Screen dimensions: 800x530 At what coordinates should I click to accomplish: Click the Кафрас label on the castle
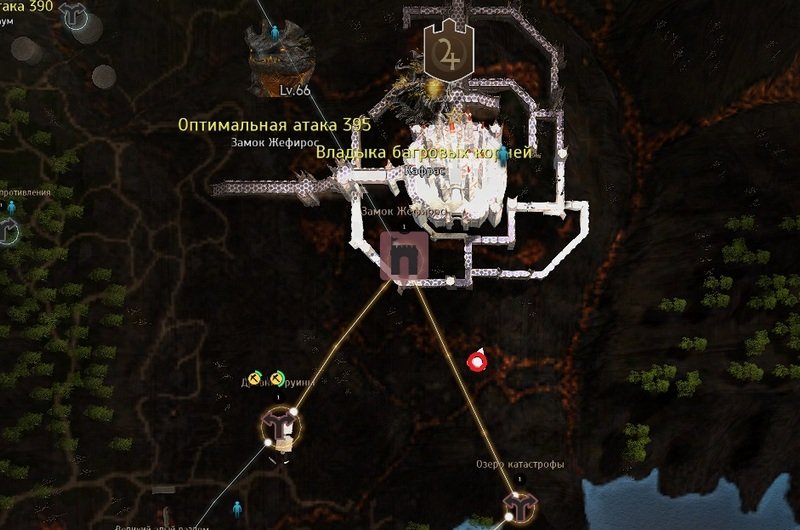[x=427, y=171]
